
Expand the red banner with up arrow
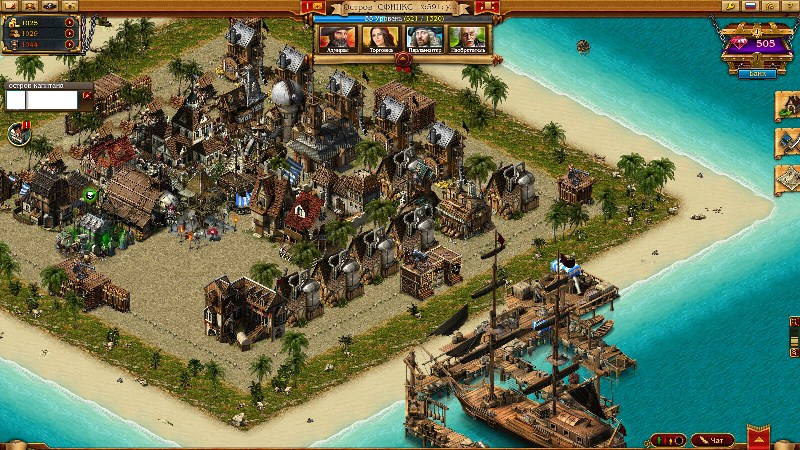coord(759,438)
